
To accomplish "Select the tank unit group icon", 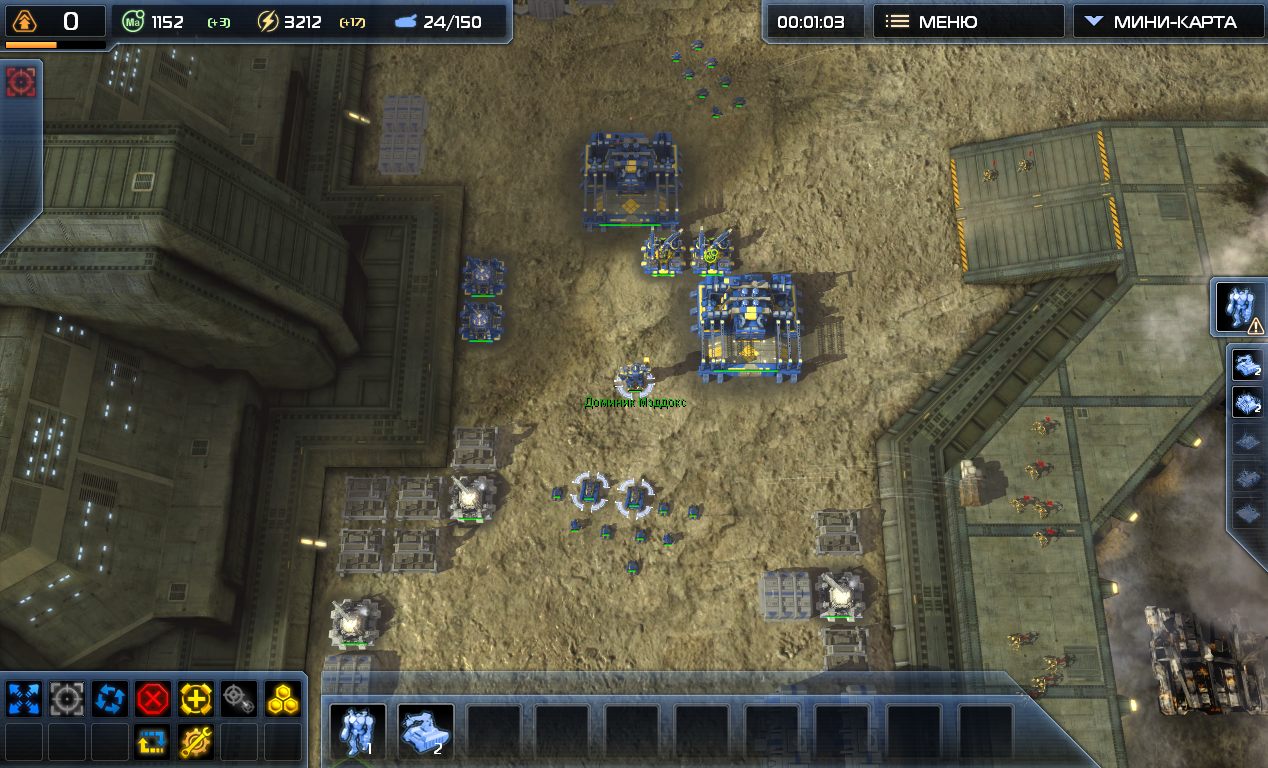I will [1249, 365].
